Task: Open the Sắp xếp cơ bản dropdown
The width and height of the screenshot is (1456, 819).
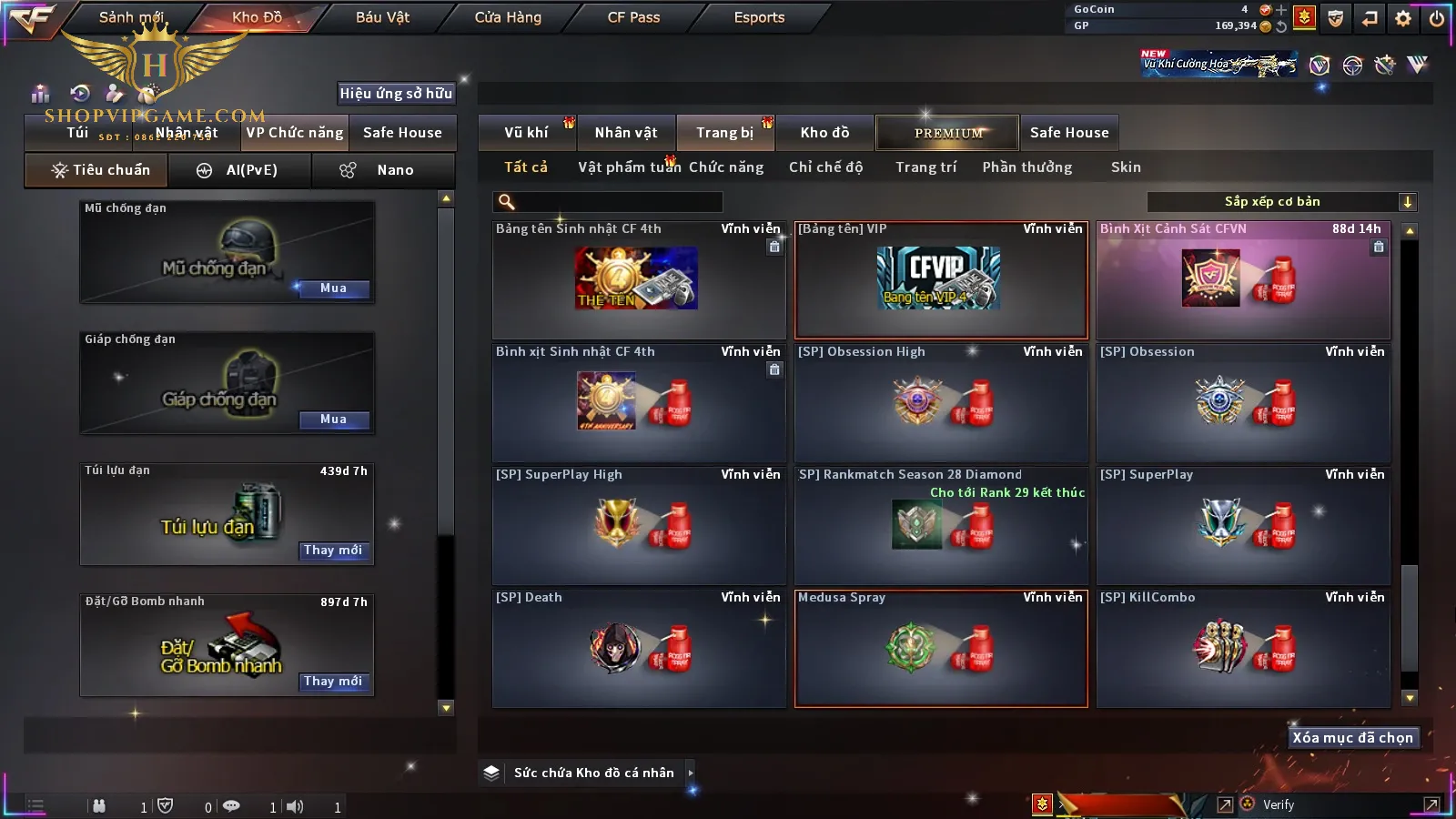Action: [1281, 202]
